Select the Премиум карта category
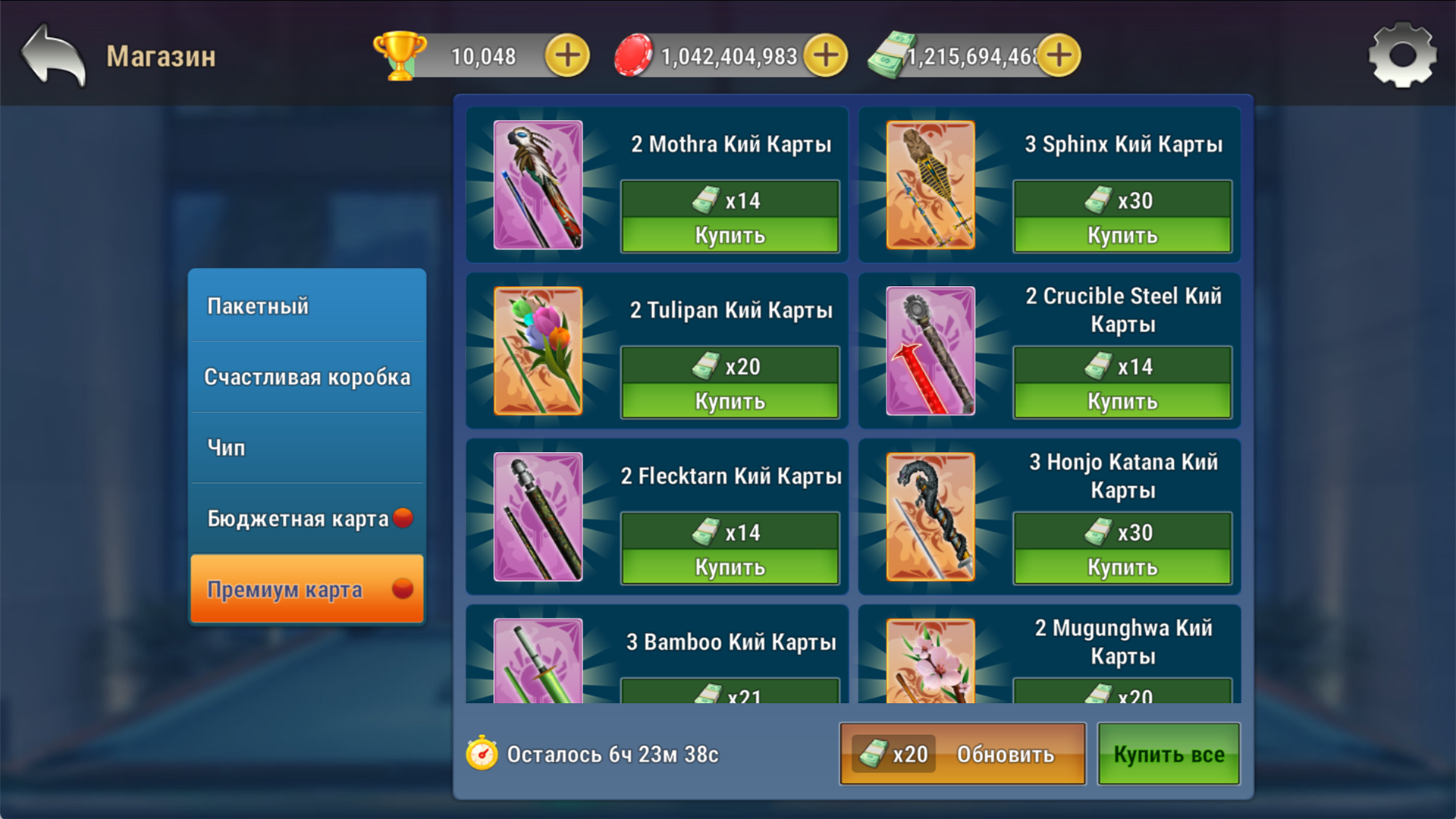Viewport: 1456px width, 819px height. [x=306, y=589]
